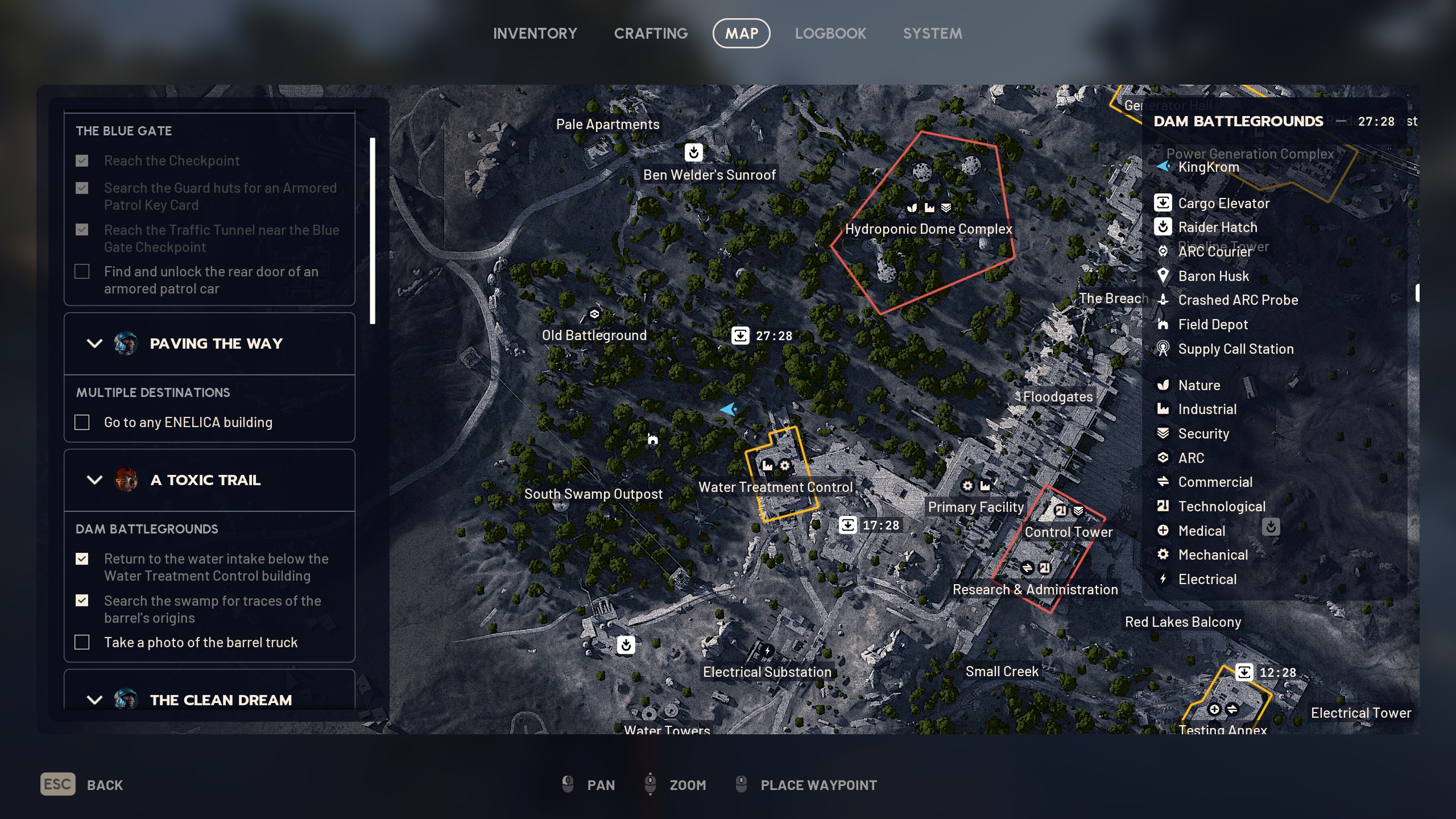Click the Nature loot category icon
Screen dimensions: 1456x819
(1163, 385)
